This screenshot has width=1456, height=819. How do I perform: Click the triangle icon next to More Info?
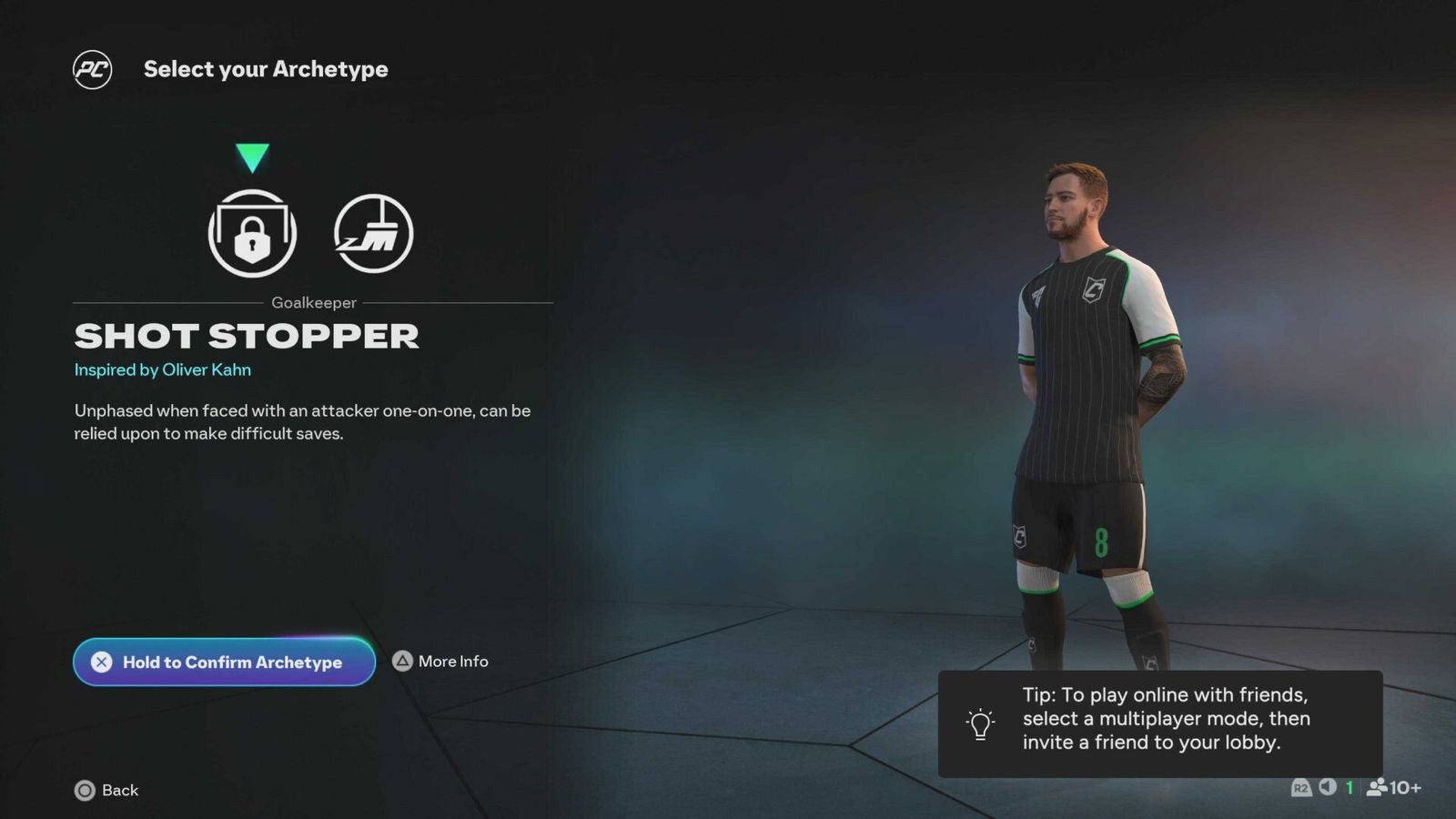[402, 662]
